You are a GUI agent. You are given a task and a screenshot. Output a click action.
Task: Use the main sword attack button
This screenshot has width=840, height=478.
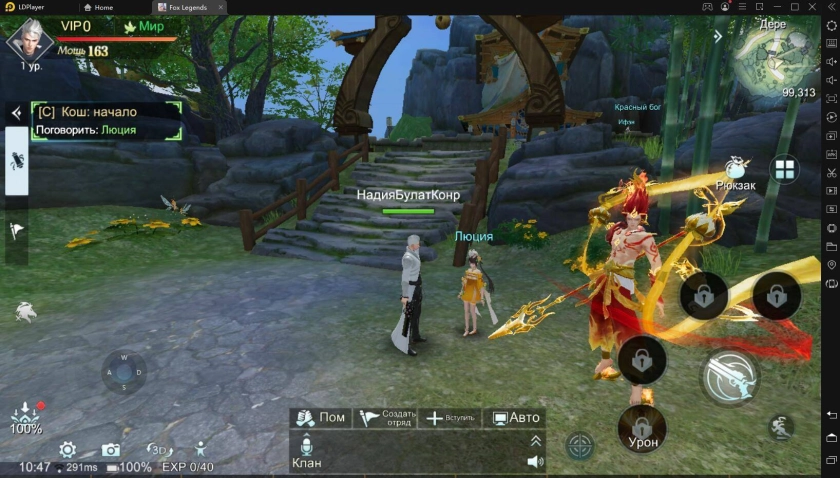[x=730, y=376]
